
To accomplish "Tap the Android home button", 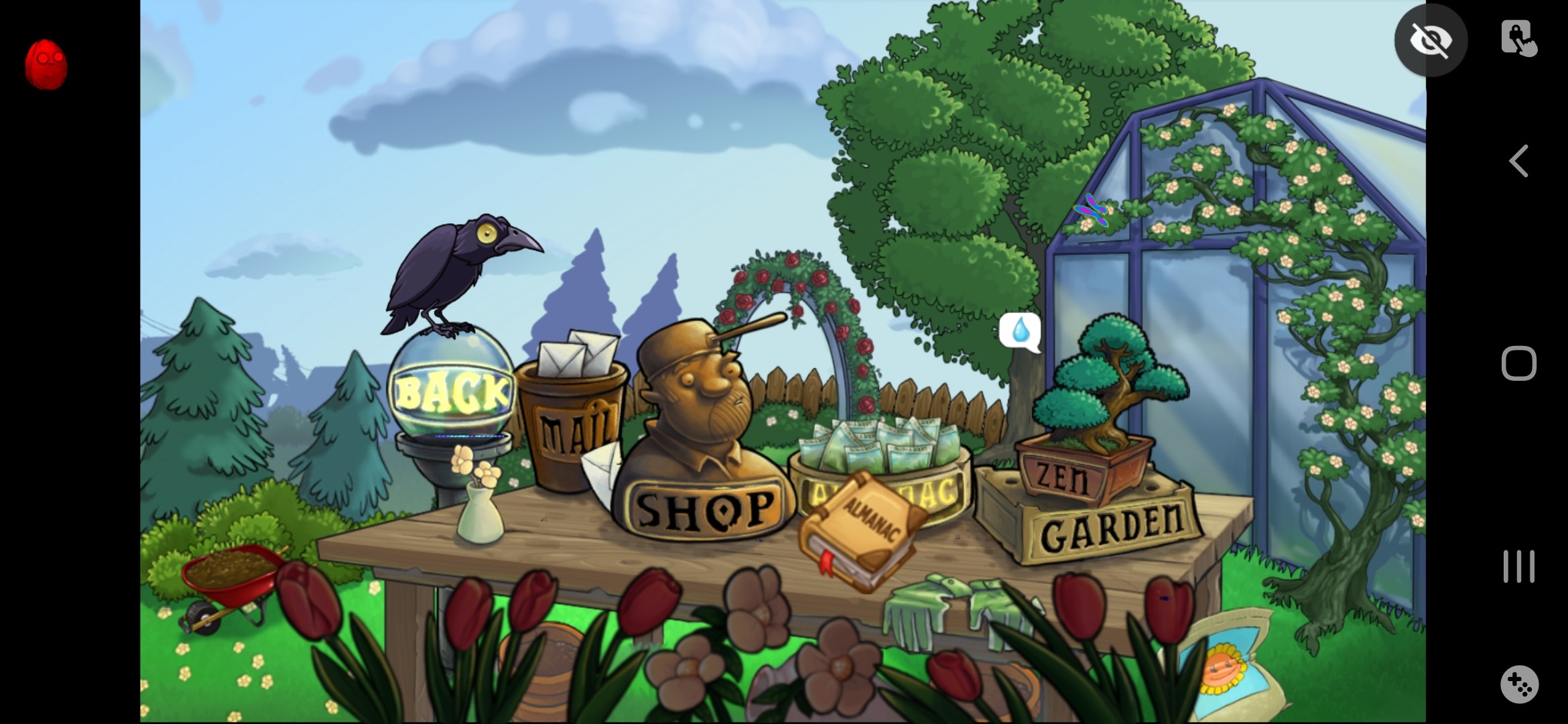I will [1519, 362].
